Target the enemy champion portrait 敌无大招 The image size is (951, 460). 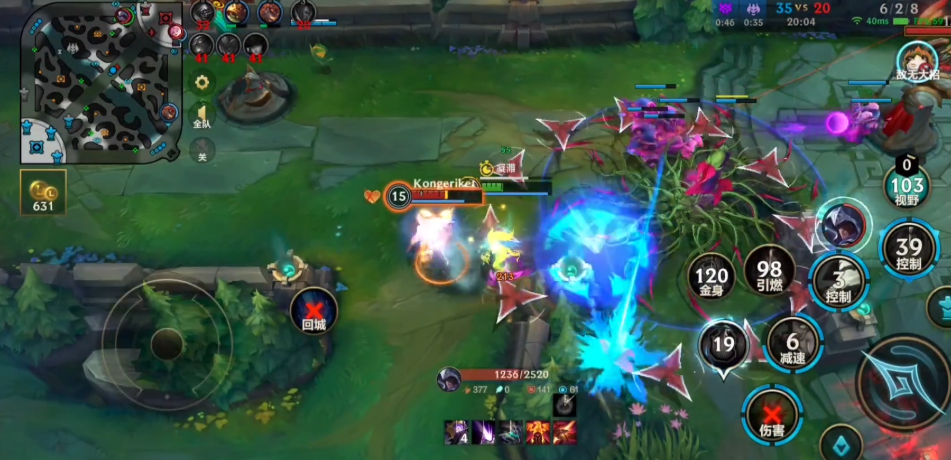(916, 60)
